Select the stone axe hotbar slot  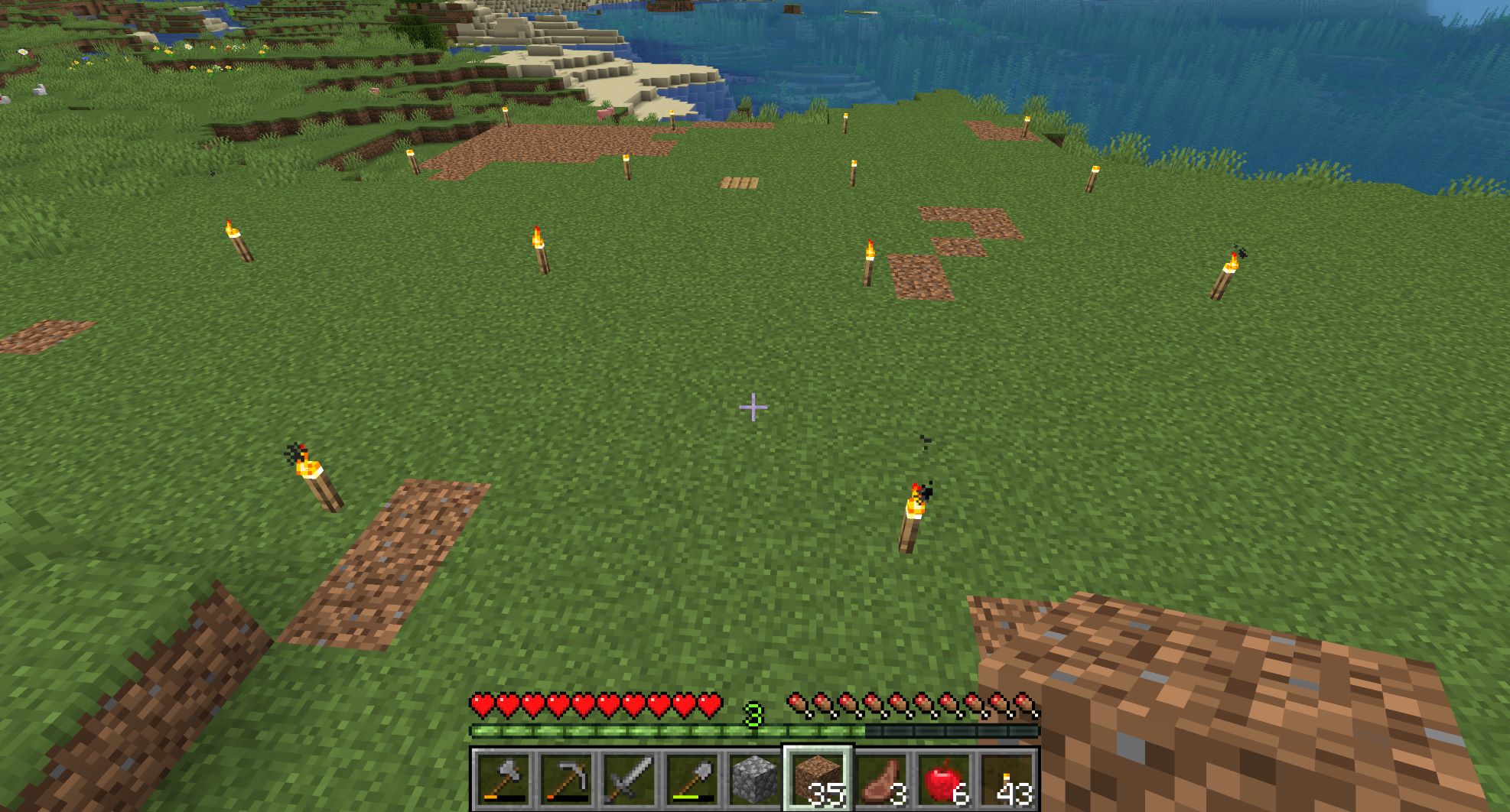click(x=503, y=779)
